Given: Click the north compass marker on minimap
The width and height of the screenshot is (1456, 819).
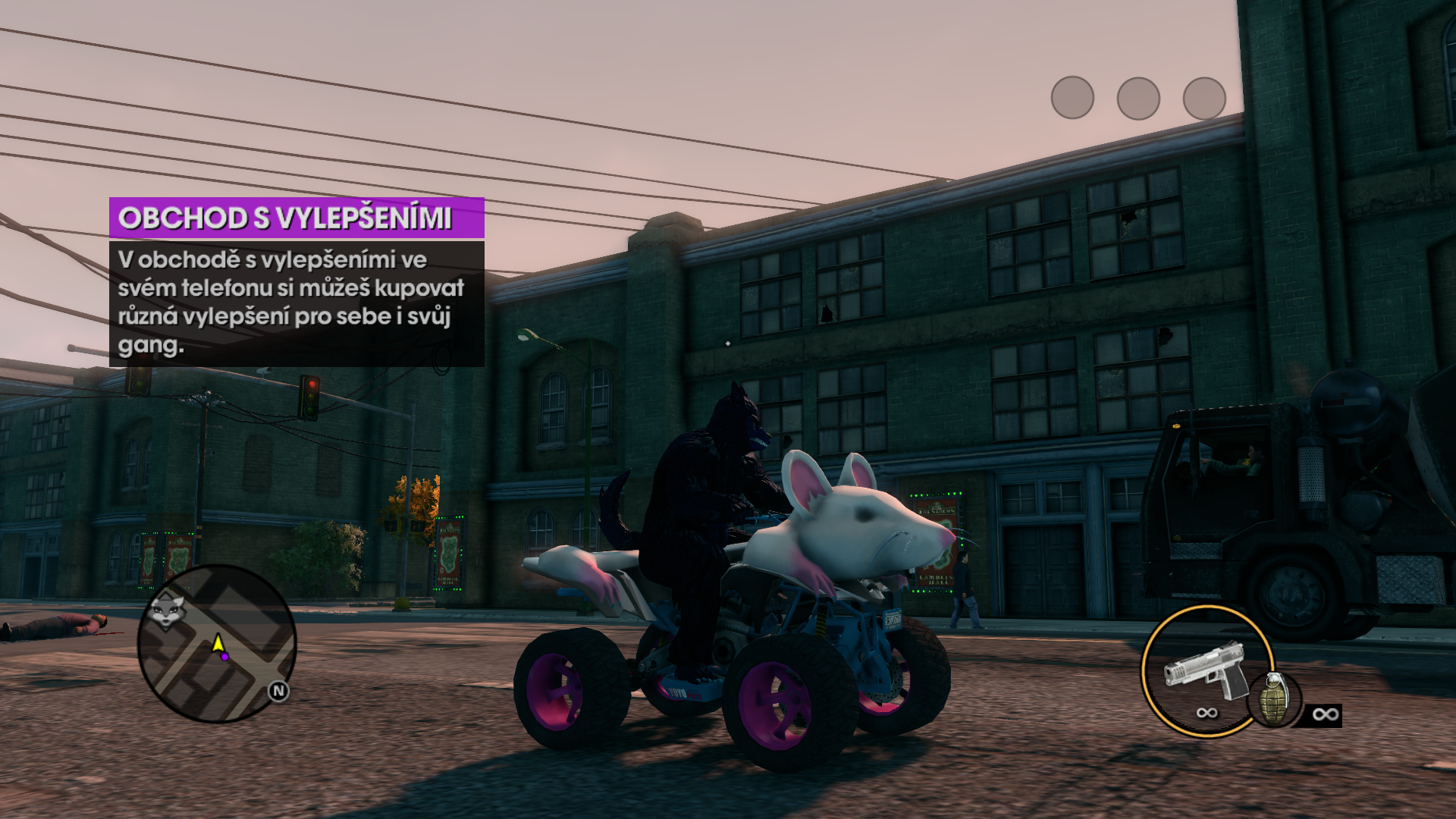Looking at the screenshot, I should [x=278, y=691].
